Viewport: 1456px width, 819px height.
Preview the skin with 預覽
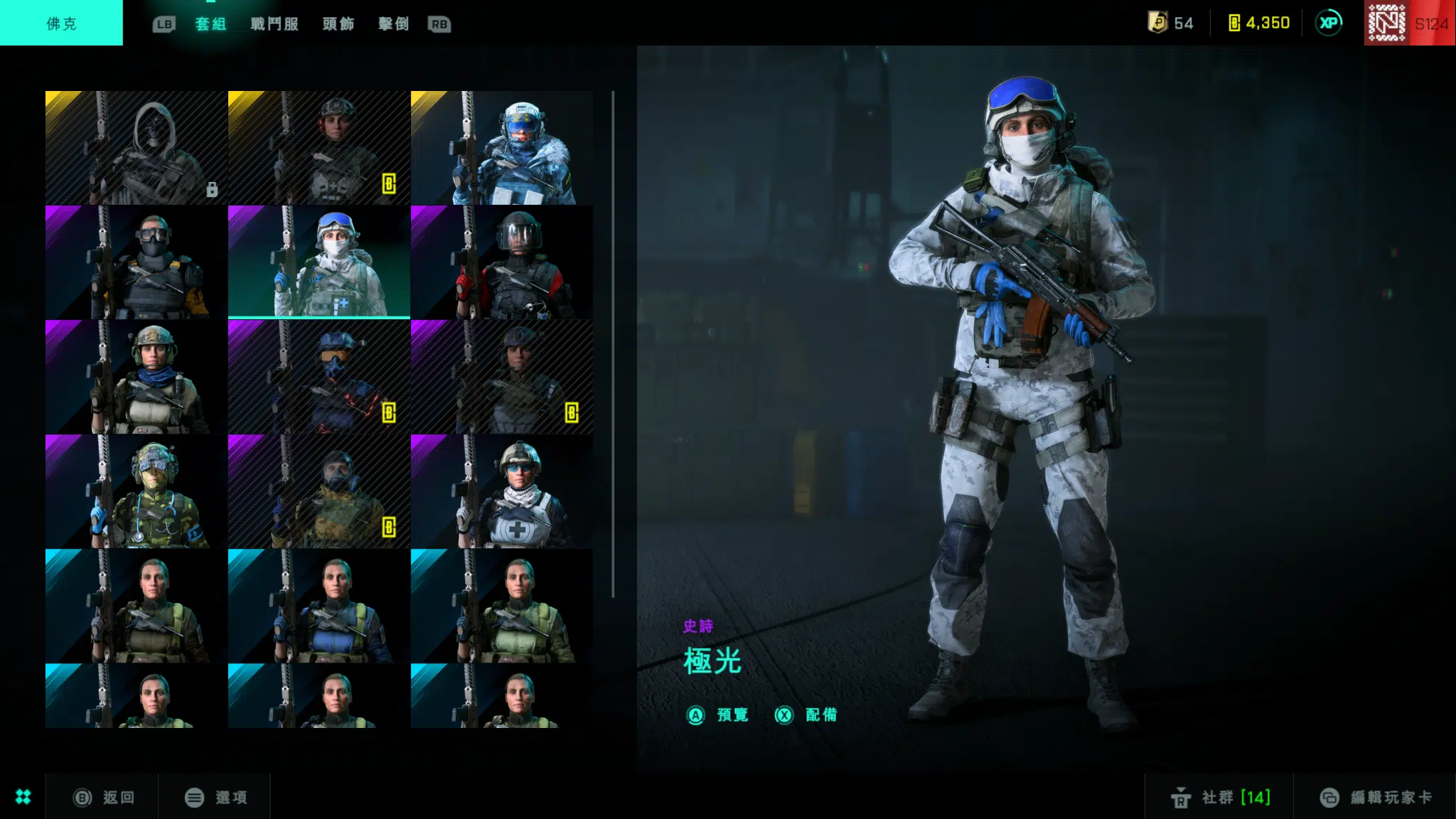click(718, 715)
